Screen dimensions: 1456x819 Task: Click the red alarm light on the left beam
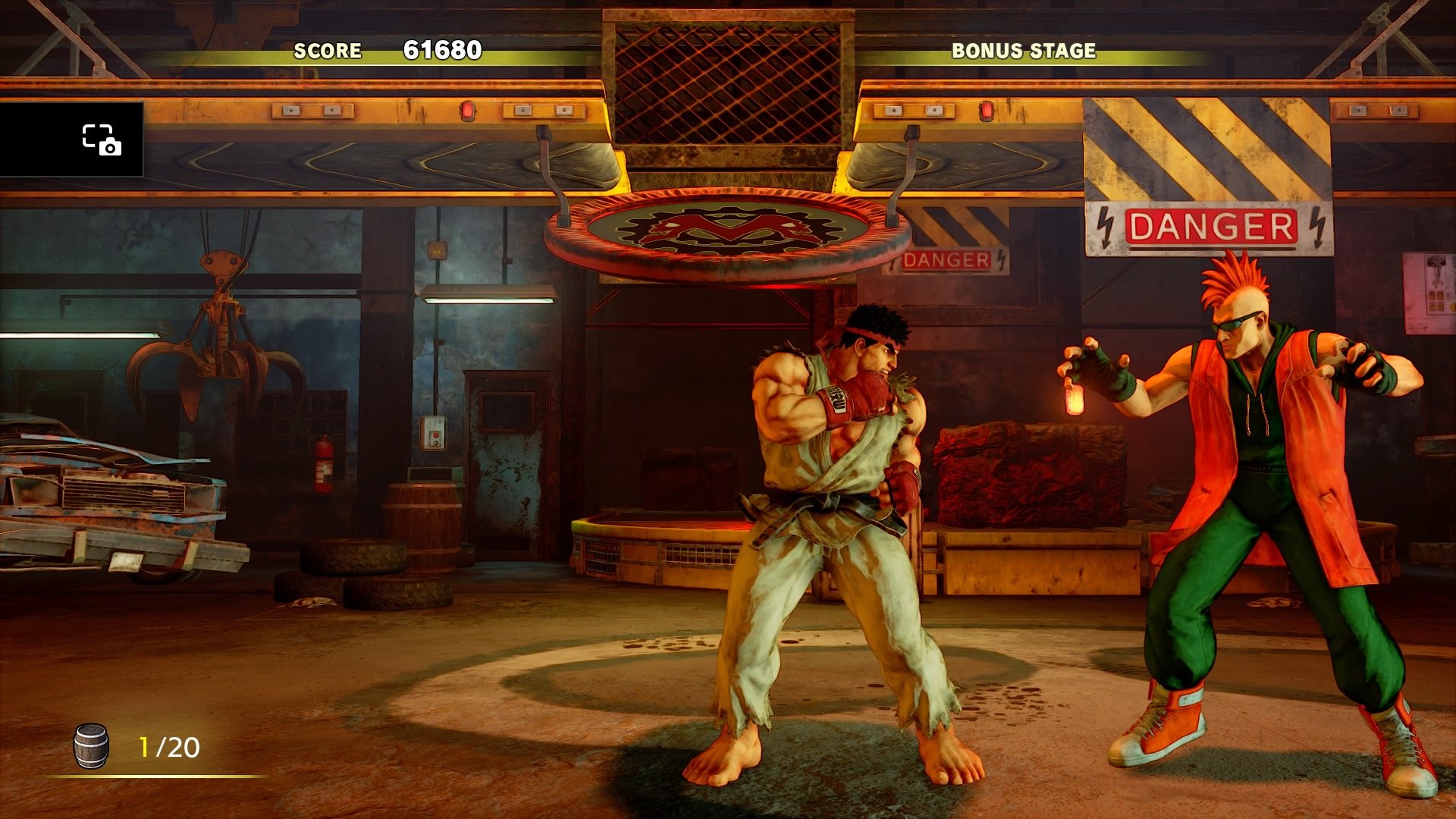468,110
